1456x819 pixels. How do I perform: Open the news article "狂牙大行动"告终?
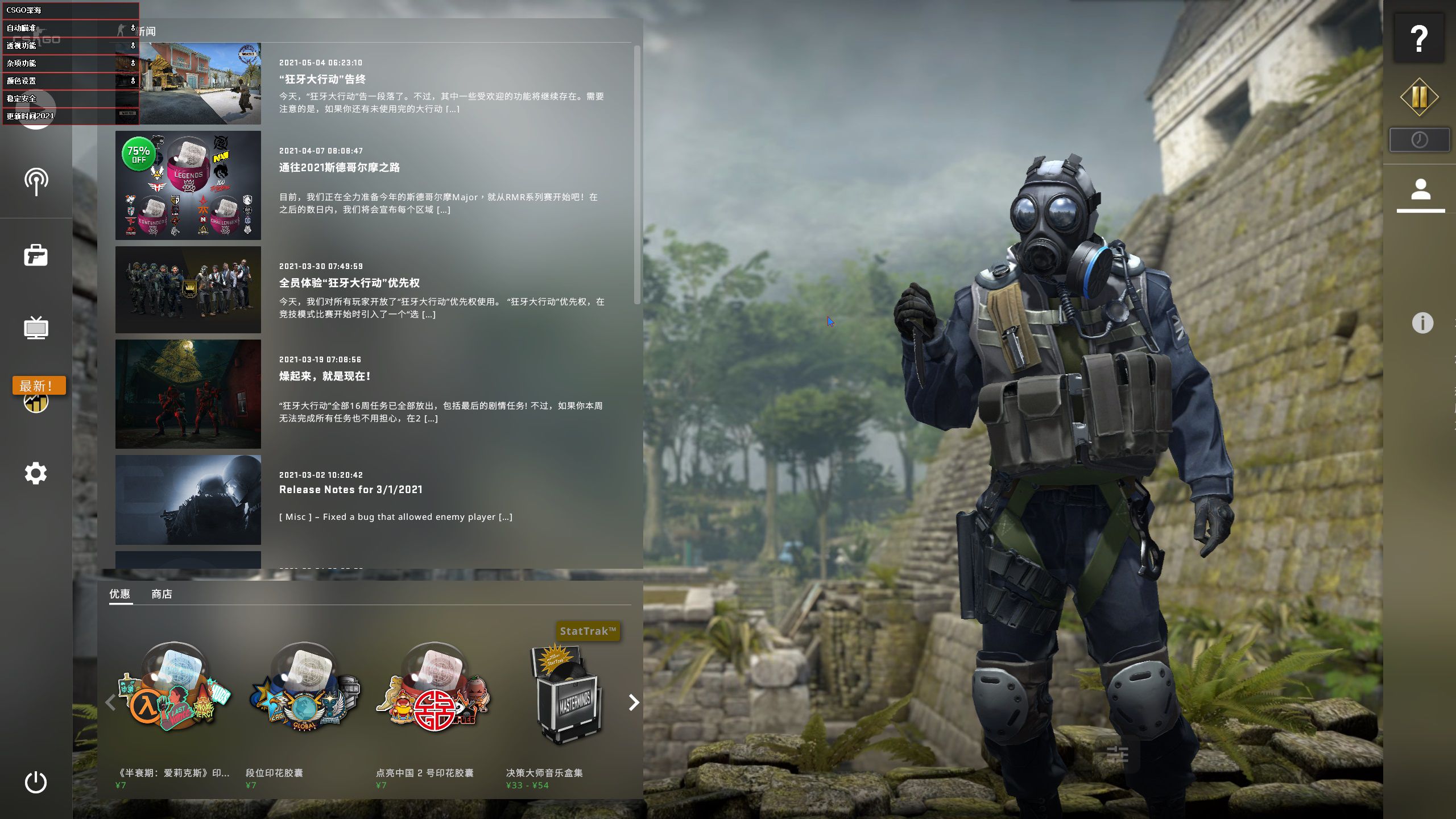322,80
